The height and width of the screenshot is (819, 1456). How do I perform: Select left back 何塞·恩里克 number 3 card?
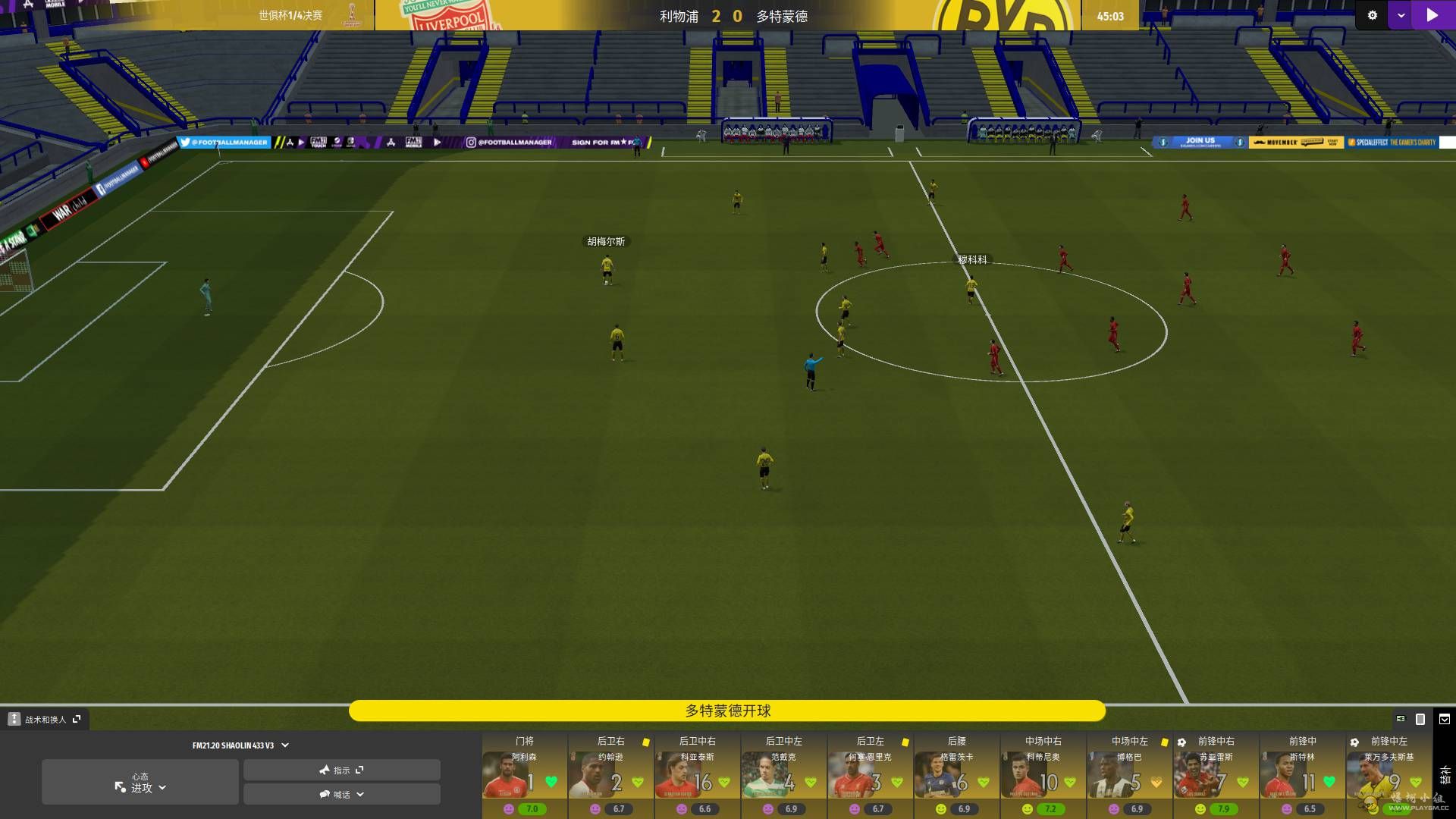870,775
